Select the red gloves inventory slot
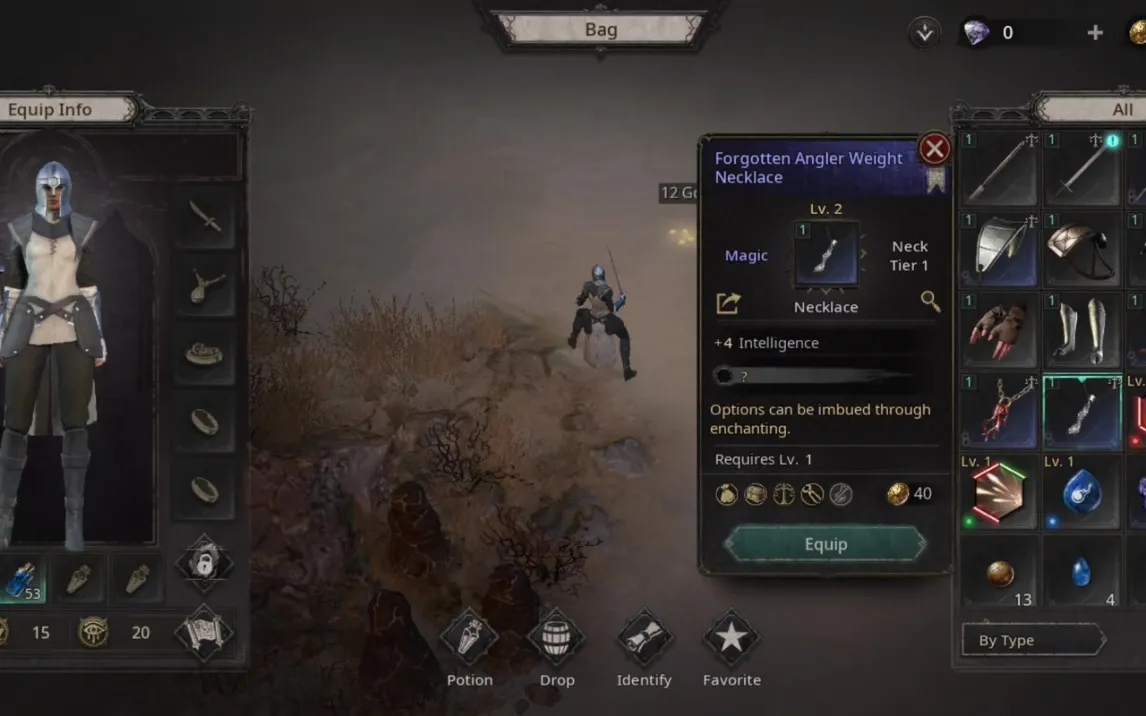 click(x=1000, y=329)
